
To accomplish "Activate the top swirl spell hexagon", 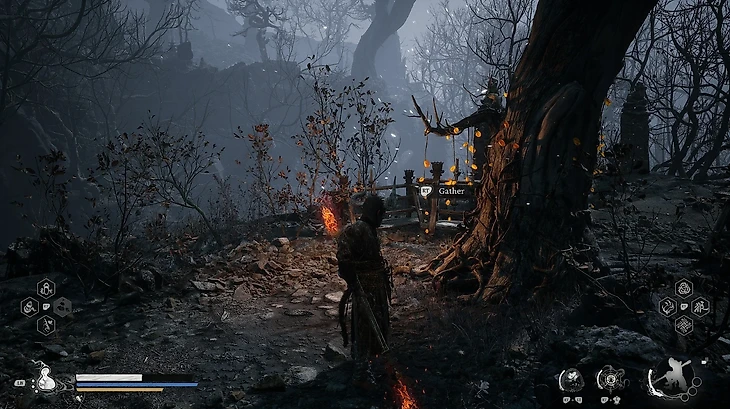I will [683, 289].
